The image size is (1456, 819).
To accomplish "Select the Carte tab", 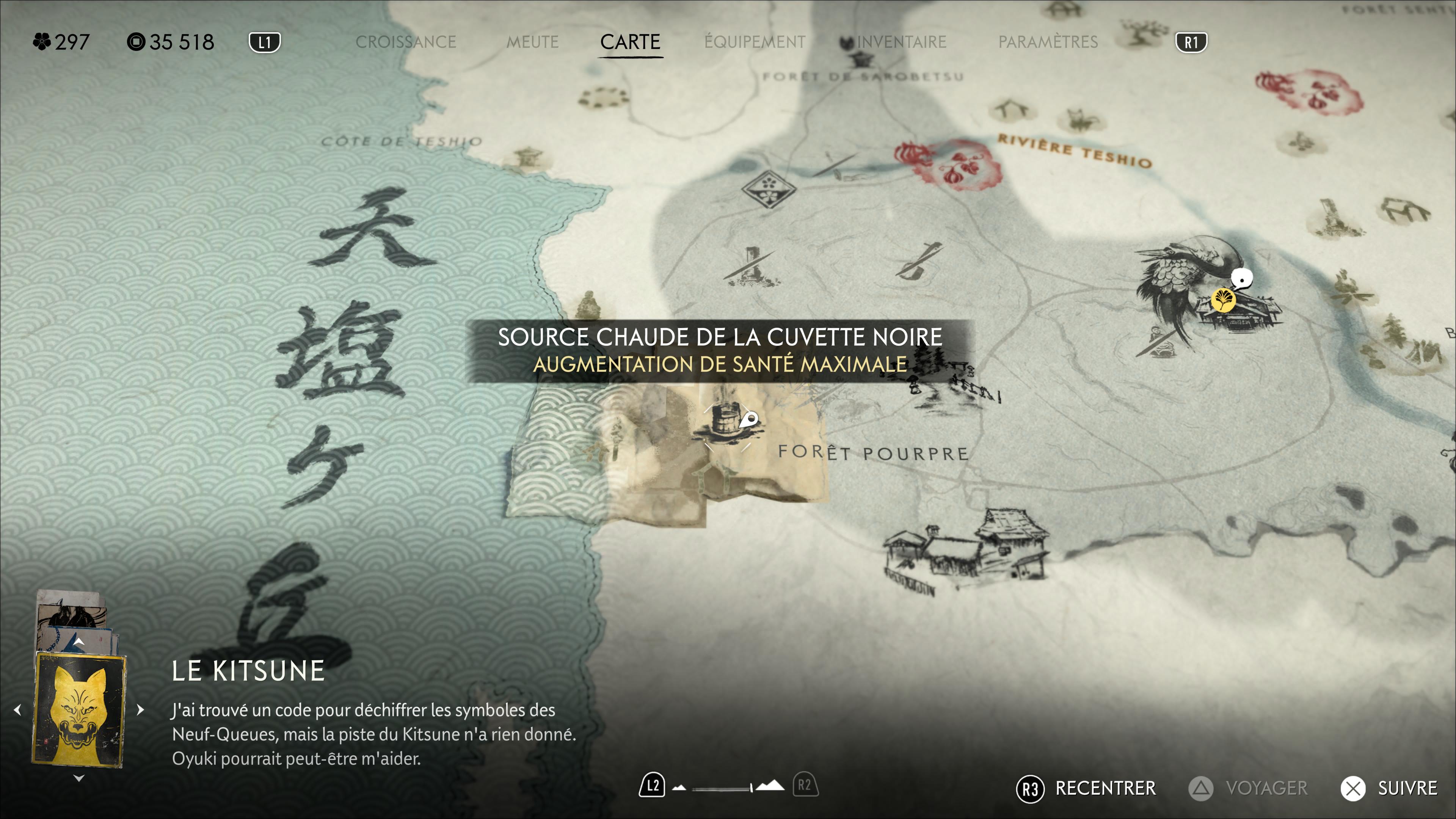I will pyautogui.click(x=630, y=42).
